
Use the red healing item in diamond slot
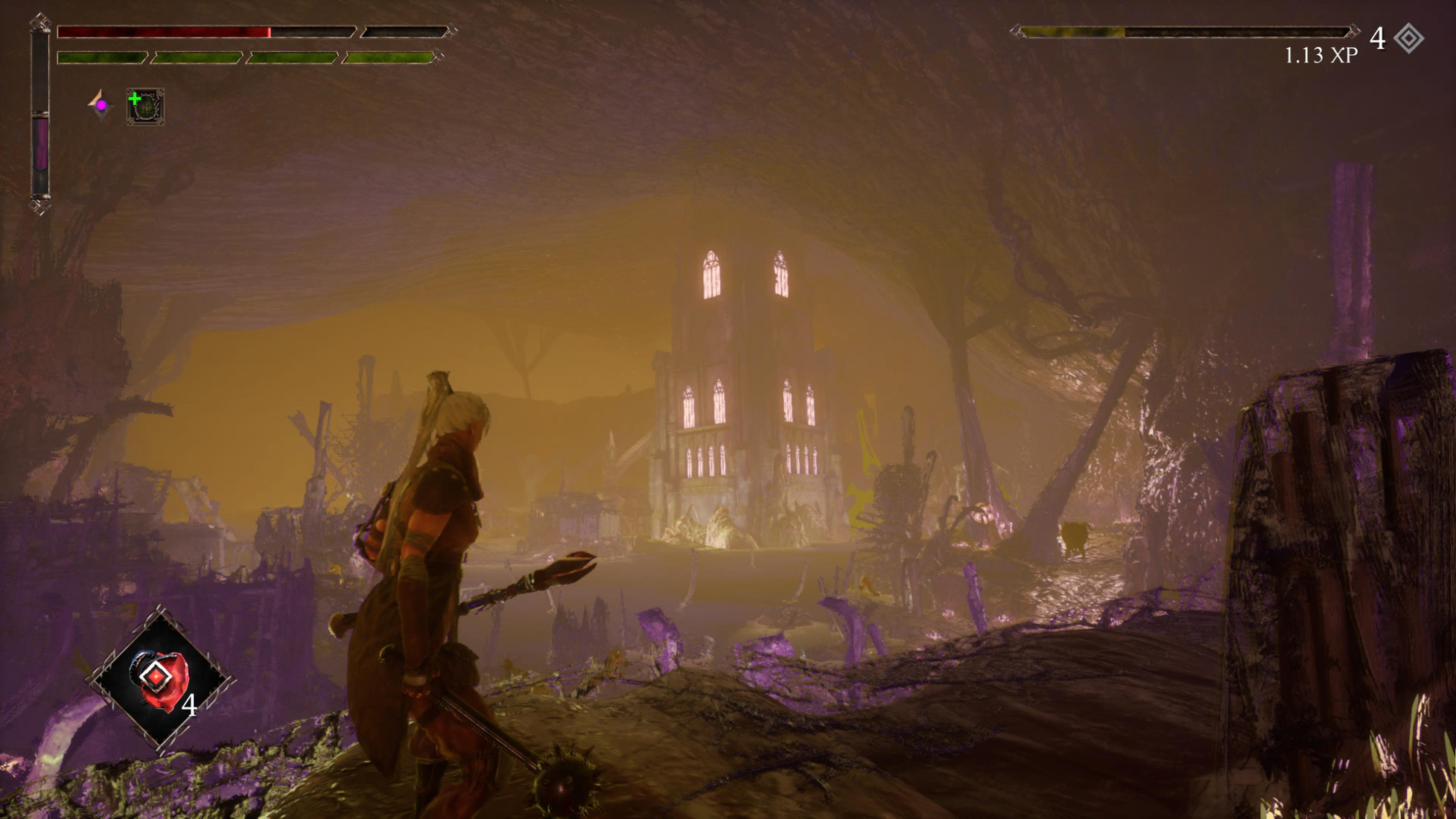pyautogui.click(x=161, y=679)
